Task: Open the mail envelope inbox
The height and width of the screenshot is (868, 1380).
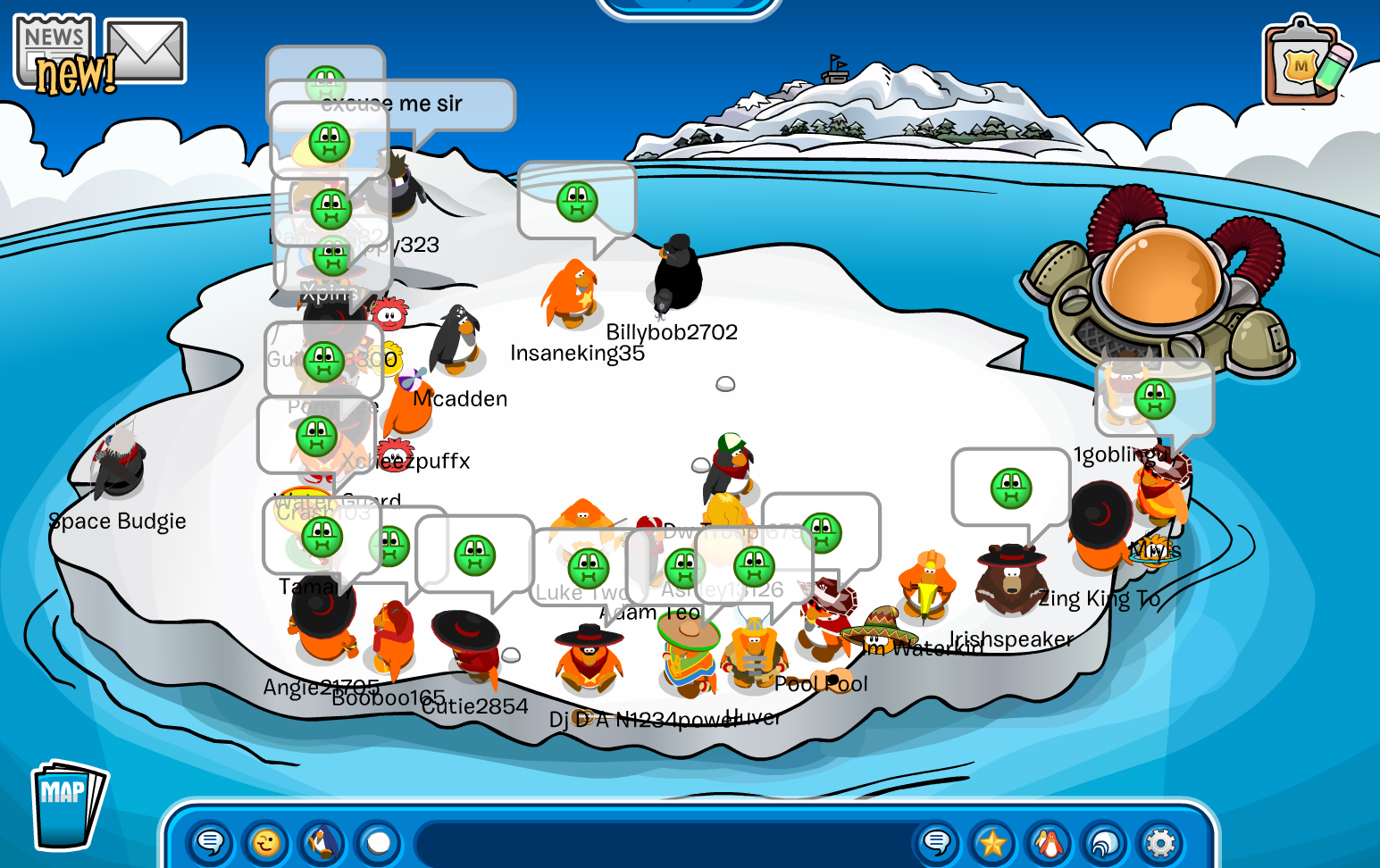Action: pos(146,51)
